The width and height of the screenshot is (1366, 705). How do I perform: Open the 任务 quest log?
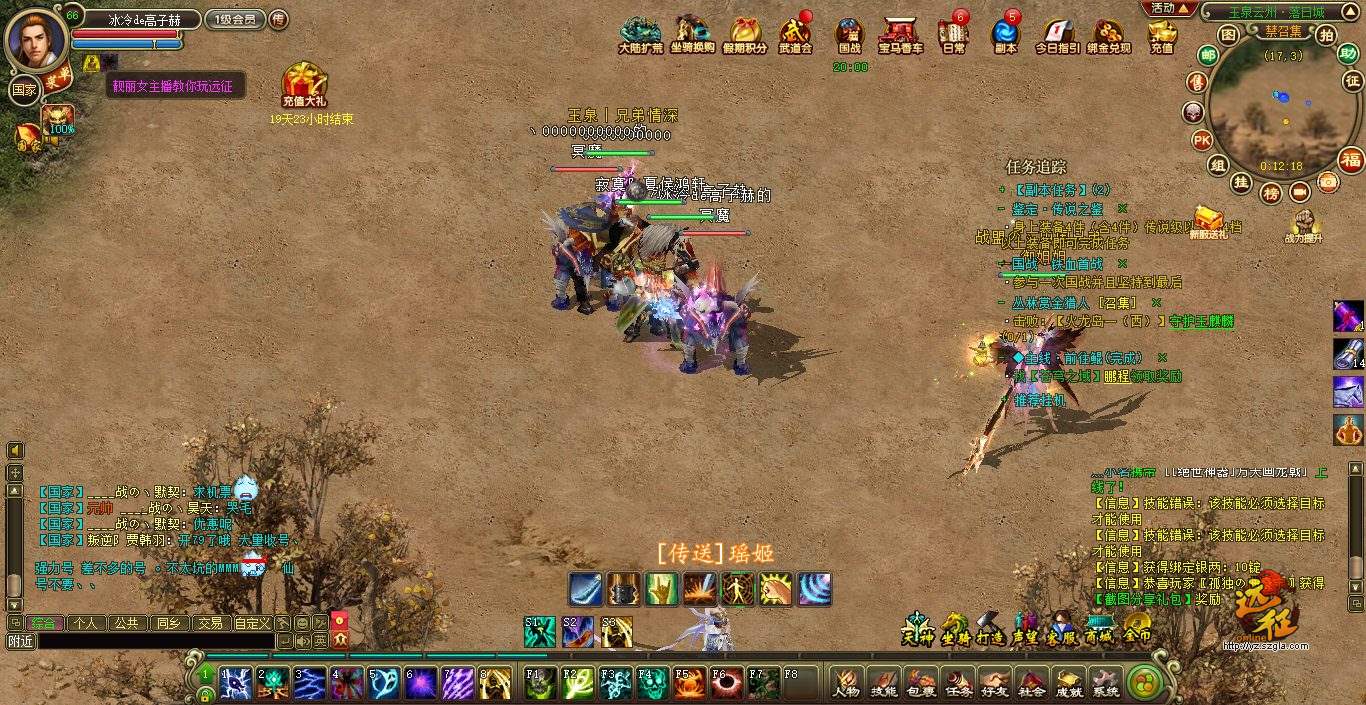tap(957, 682)
